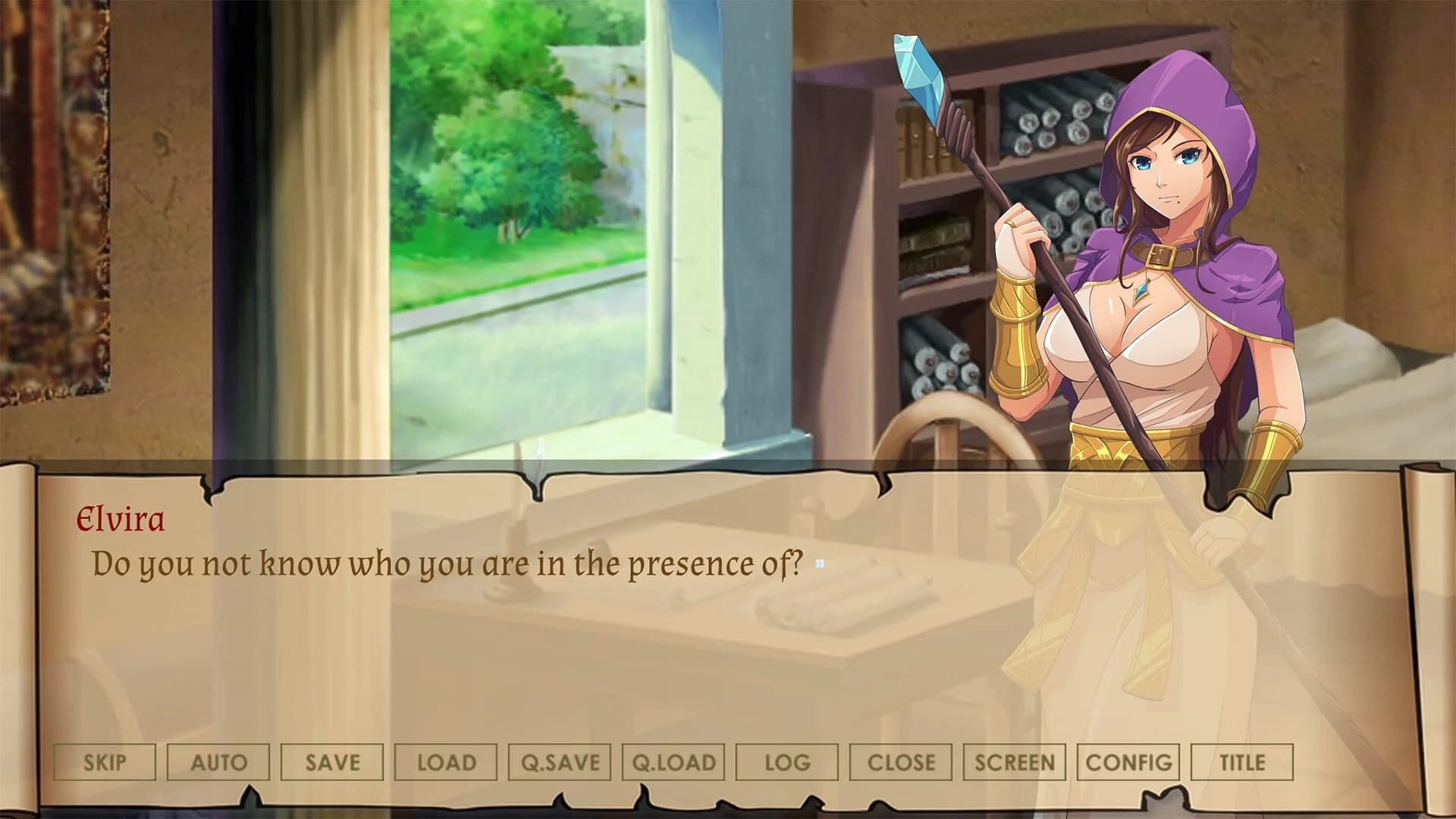
Task: Perform a Quick Save
Action: point(561,762)
